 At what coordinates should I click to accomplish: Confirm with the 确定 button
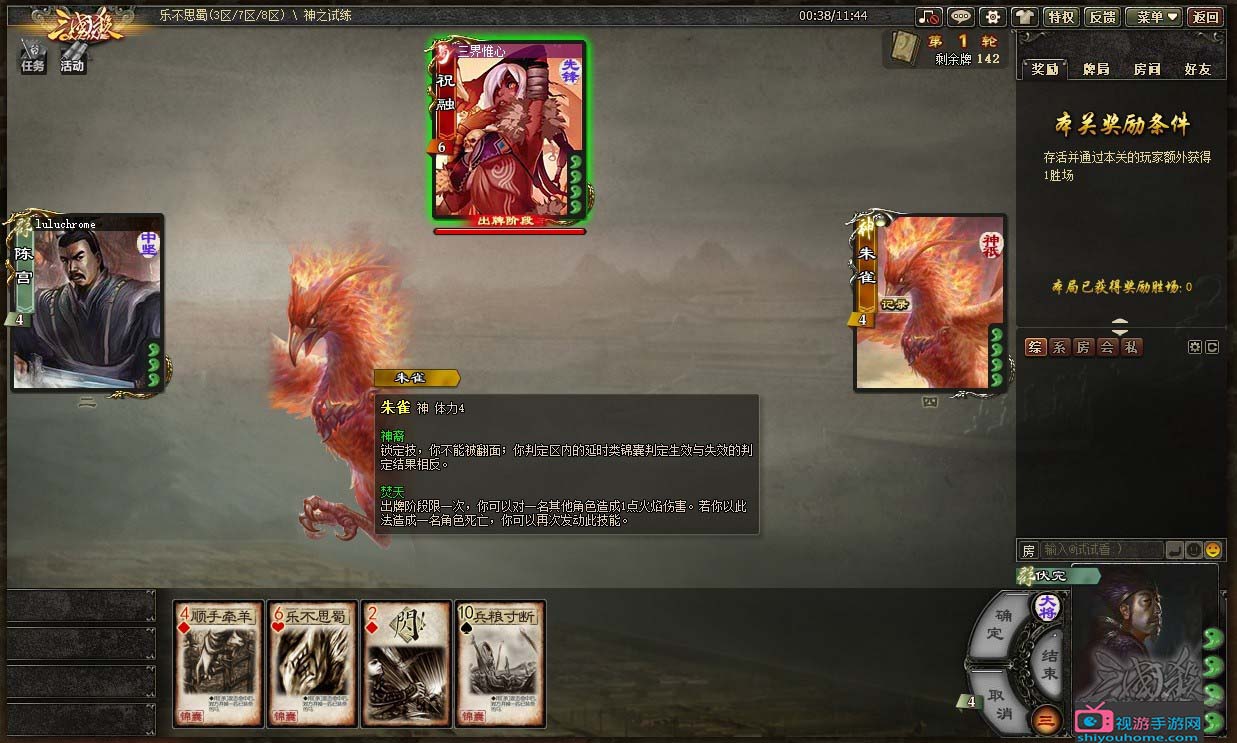click(997, 624)
